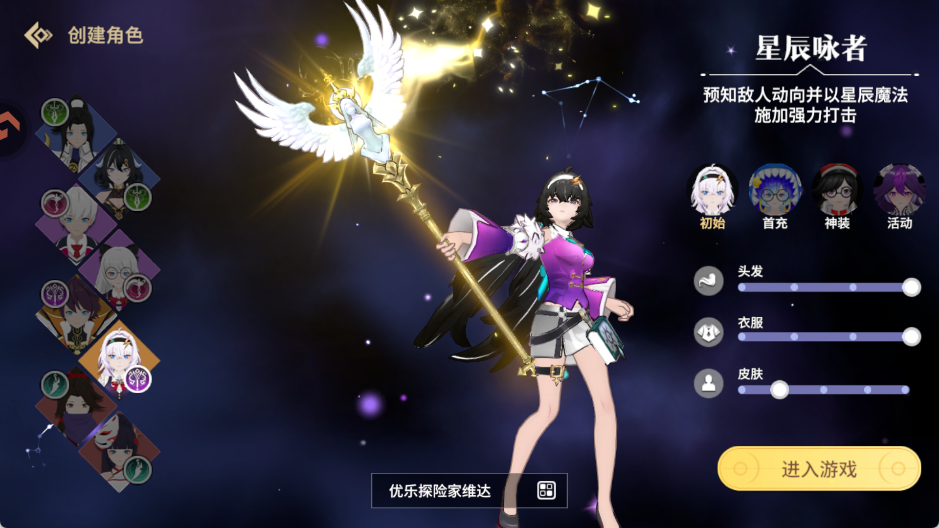939x528 pixels.
Task: Click the 进入游戏 enter game button
Action: pyautogui.click(x=818, y=468)
